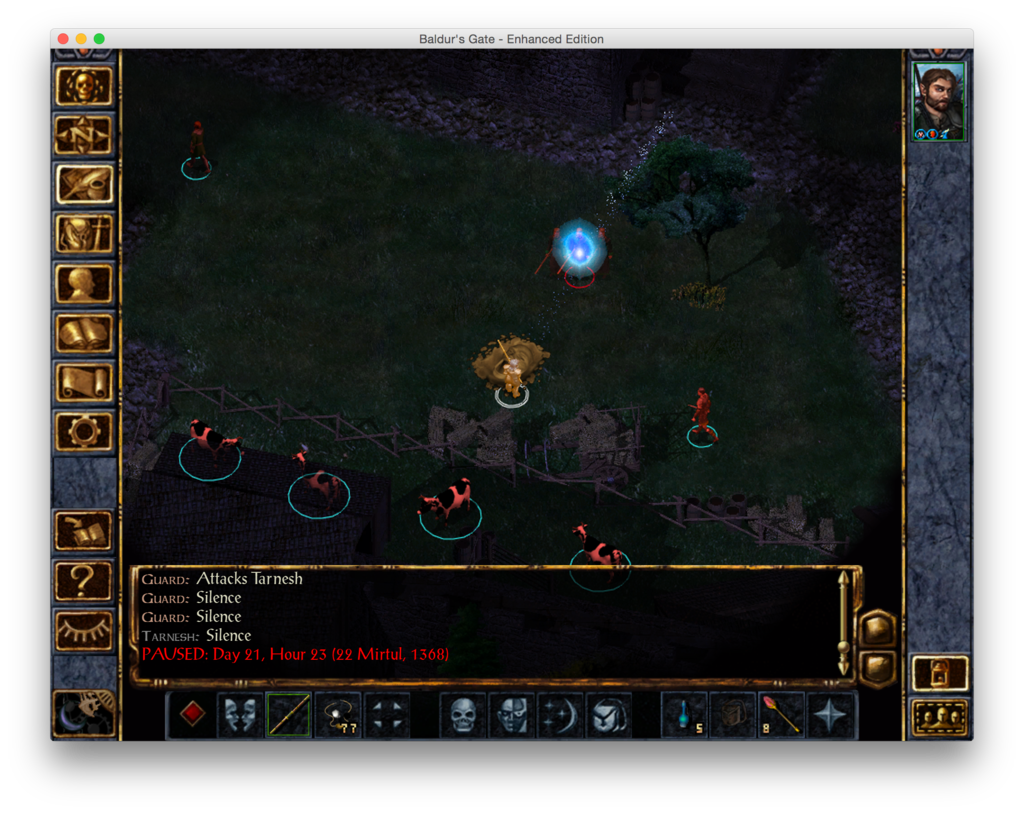Image resolution: width=1024 pixels, height=813 pixels.
Task: Select the quarterstaff weapon slot
Action: [288, 715]
